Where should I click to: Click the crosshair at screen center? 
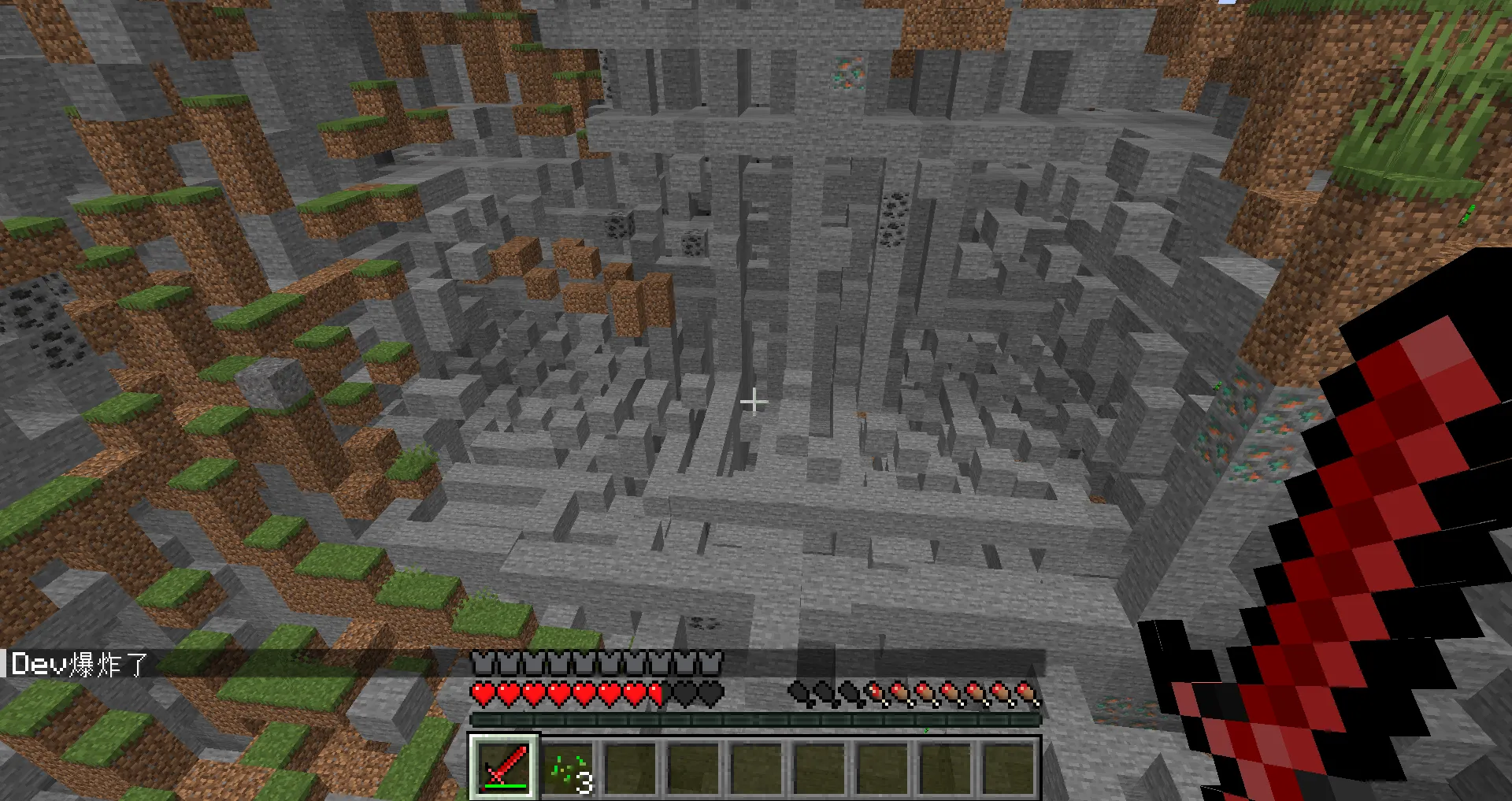(x=754, y=402)
